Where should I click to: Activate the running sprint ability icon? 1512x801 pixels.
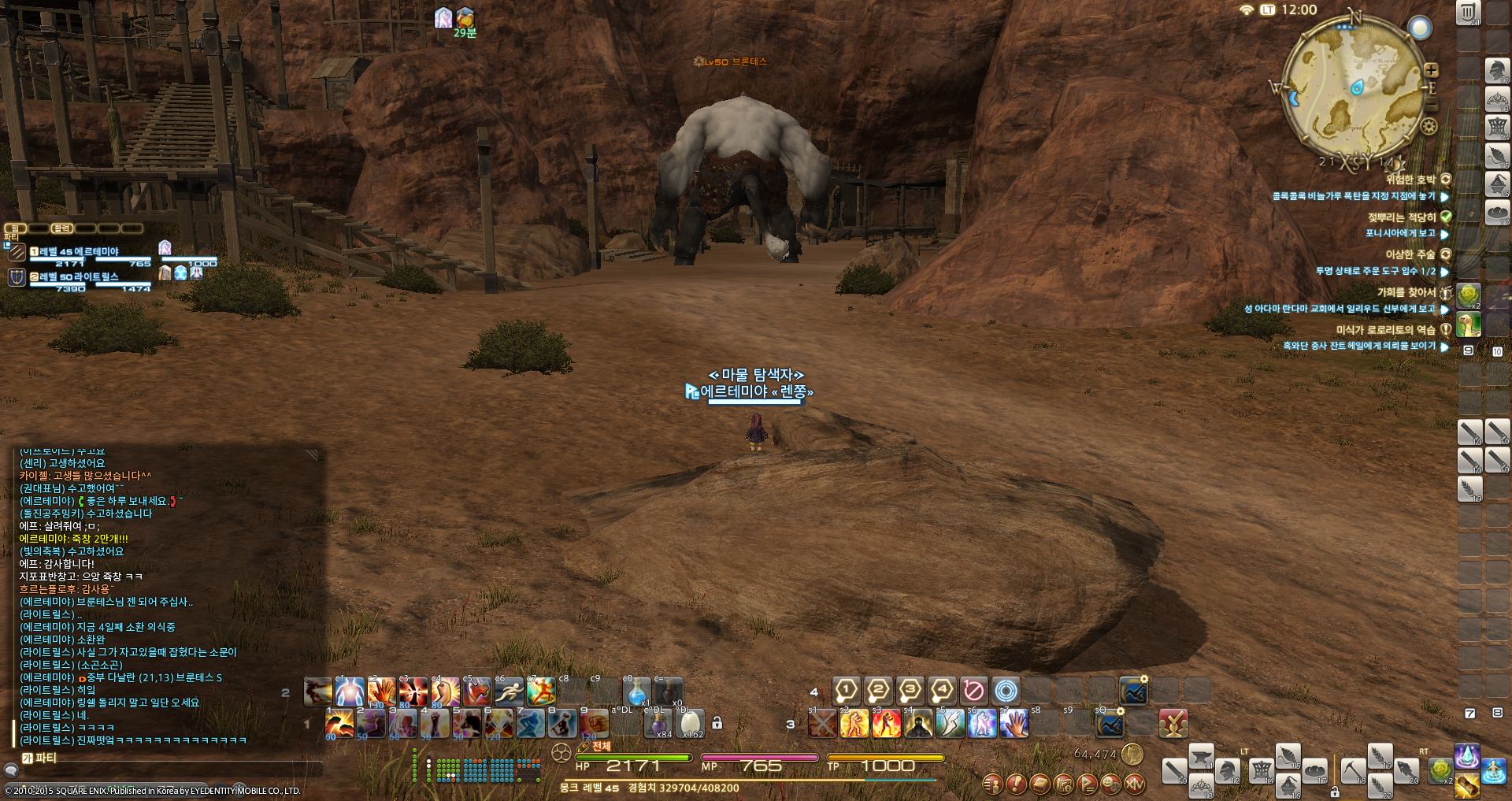point(509,692)
